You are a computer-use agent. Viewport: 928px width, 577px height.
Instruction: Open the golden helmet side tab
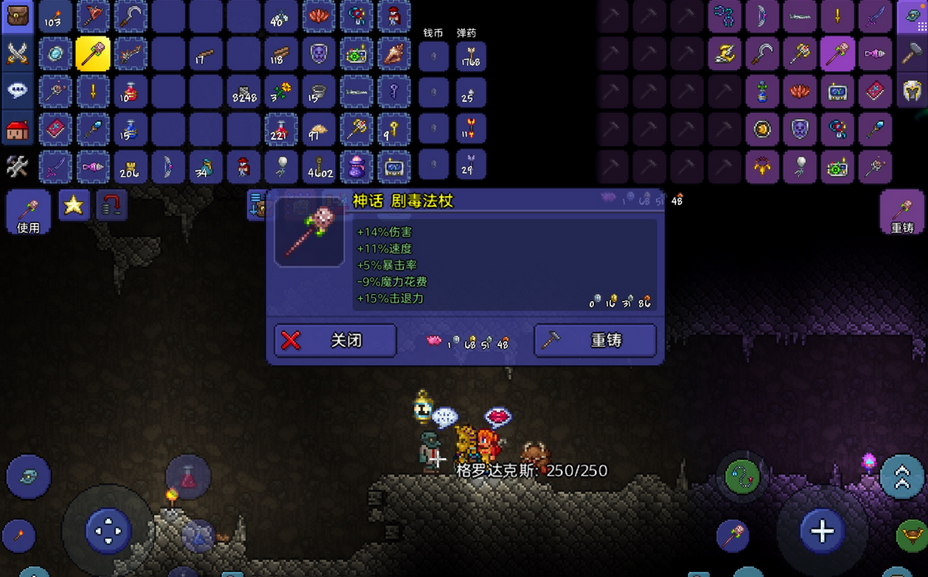pyautogui.click(x=911, y=91)
